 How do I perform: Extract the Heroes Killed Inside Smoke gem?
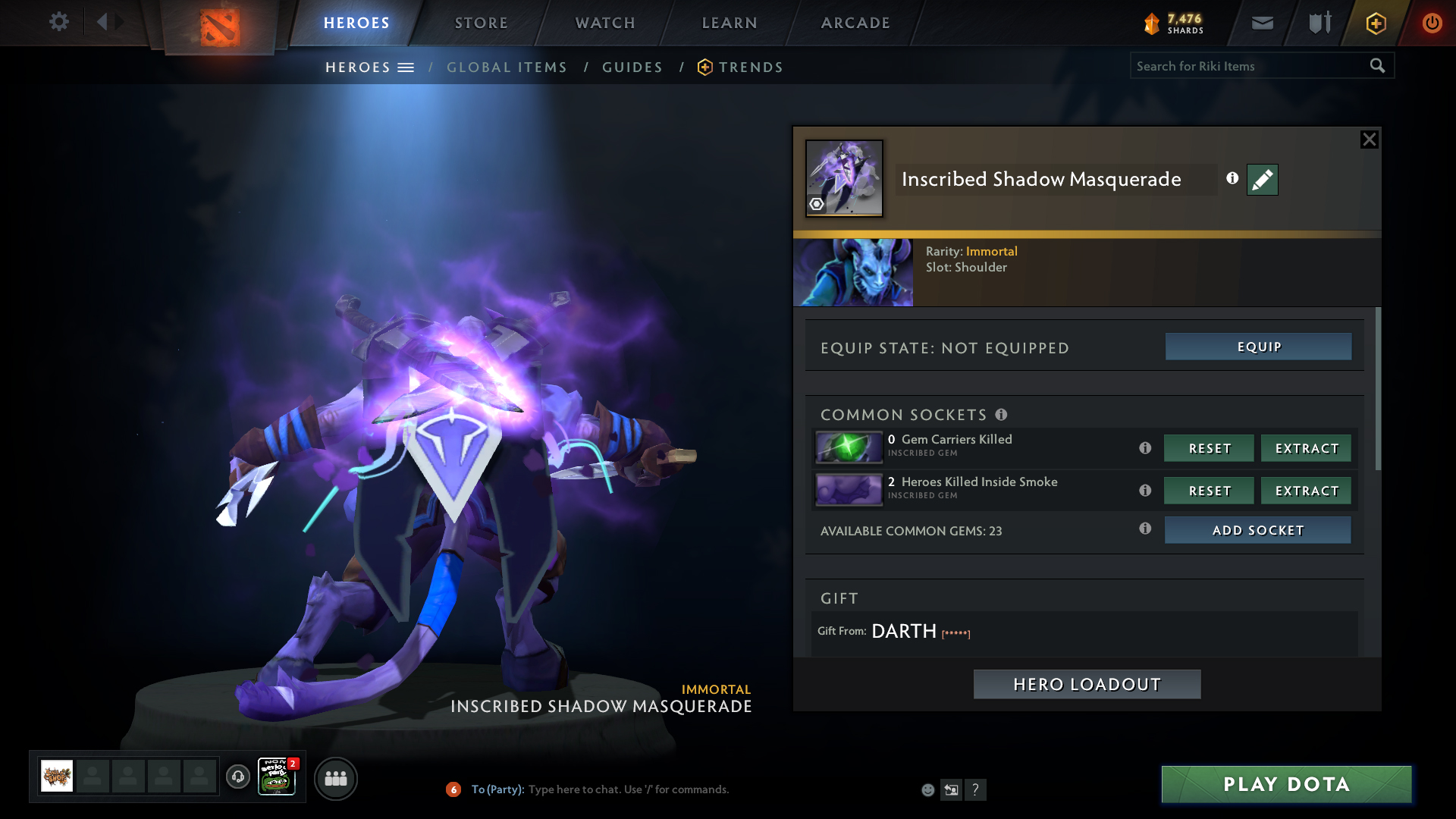point(1306,491)
